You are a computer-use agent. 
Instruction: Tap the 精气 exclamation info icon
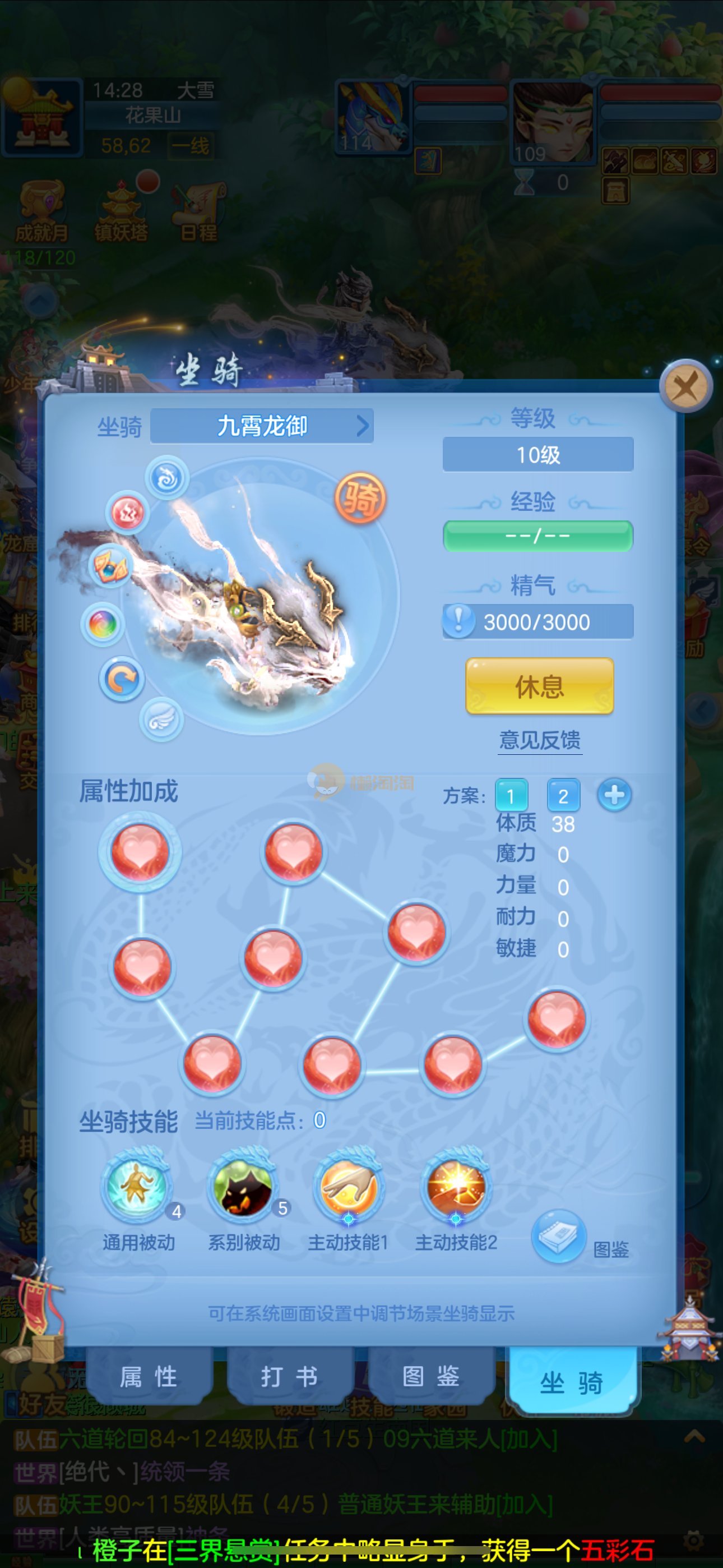point(458,621)
